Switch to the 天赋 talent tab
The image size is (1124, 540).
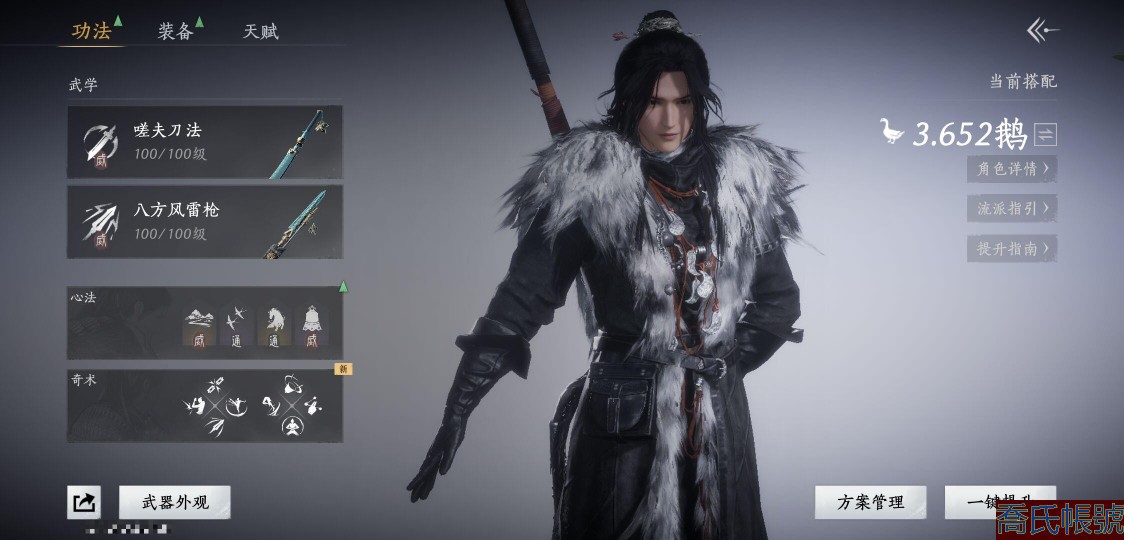(x=260, y=31)
